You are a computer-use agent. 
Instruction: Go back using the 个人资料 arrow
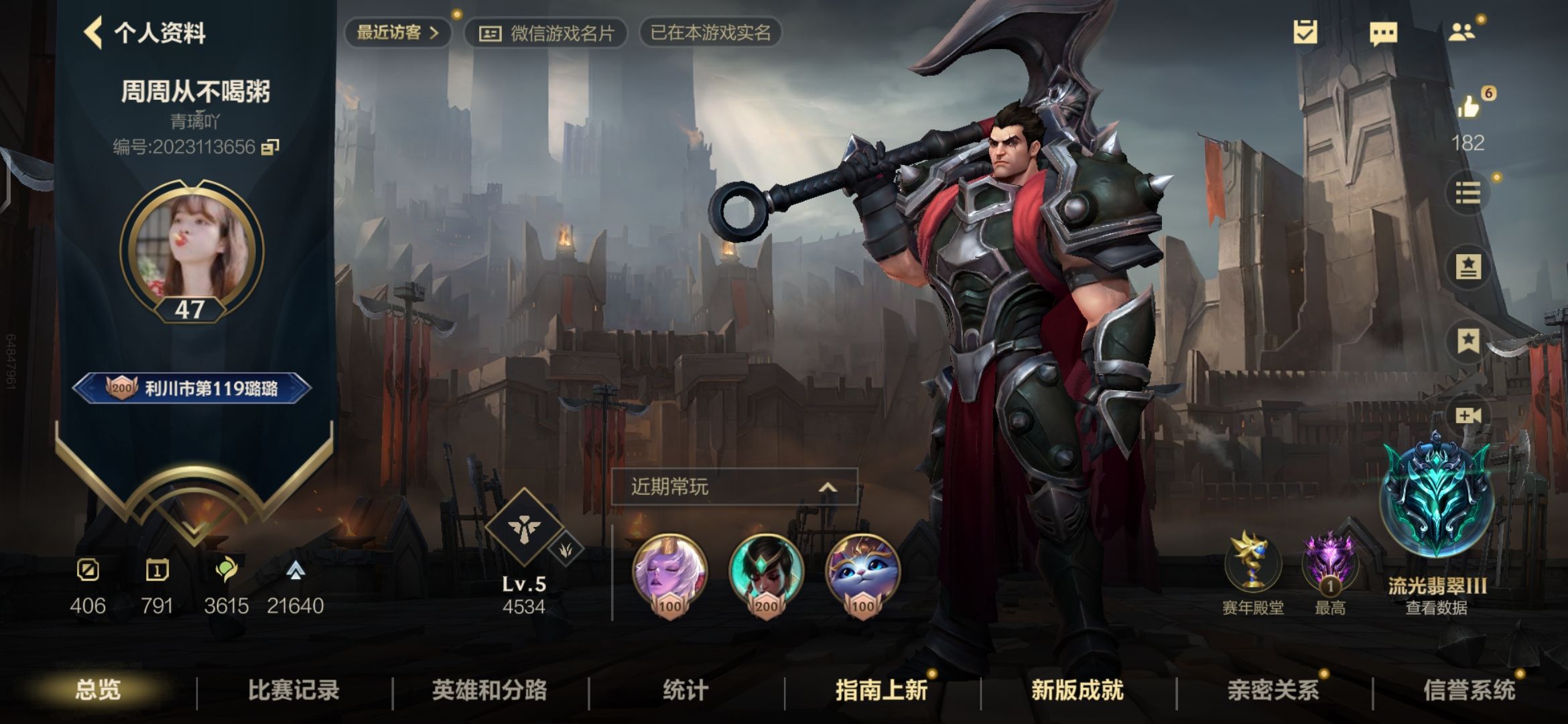(x=93, y=32)
